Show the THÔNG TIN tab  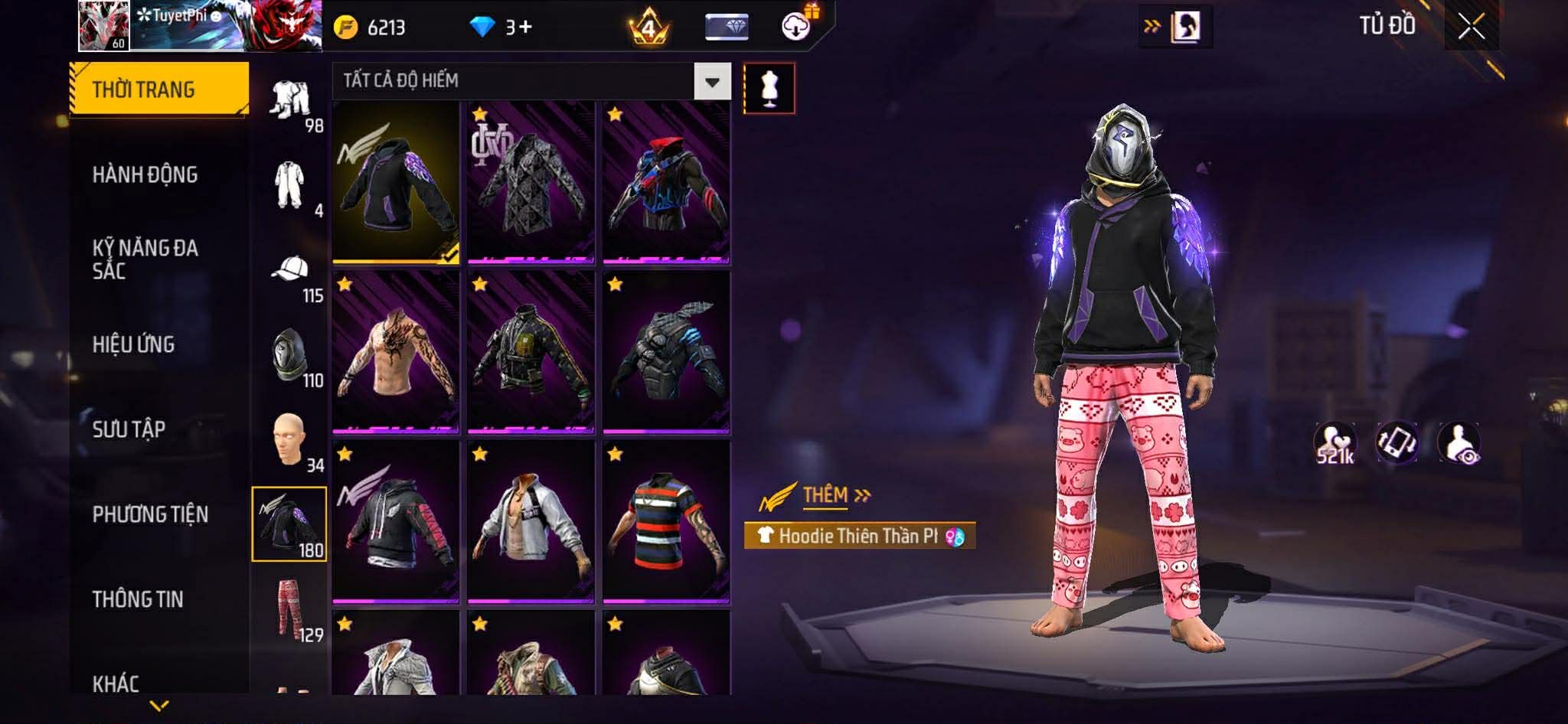point(139,599)
